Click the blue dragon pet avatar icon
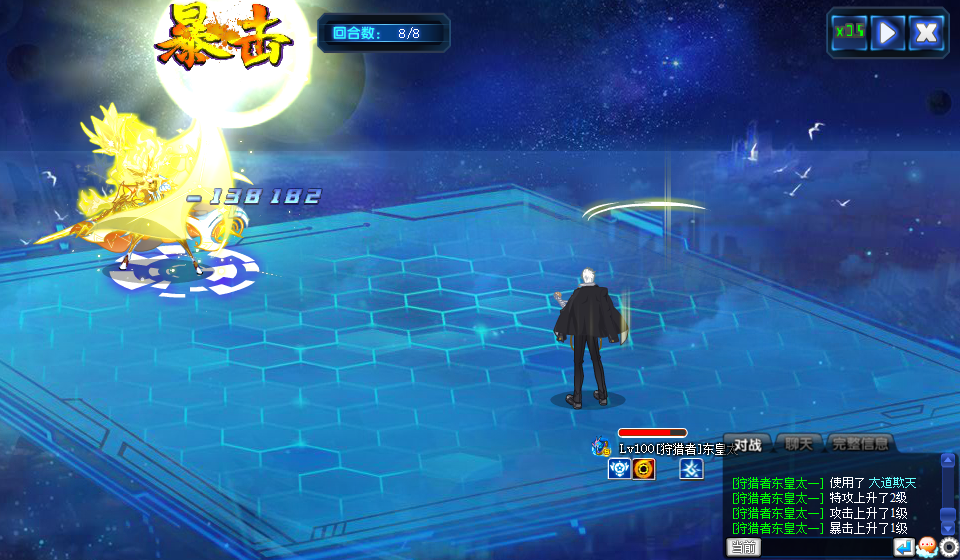The width and height of the screenshot is (960, 560). pyautogui.click(x=601, y=447)
